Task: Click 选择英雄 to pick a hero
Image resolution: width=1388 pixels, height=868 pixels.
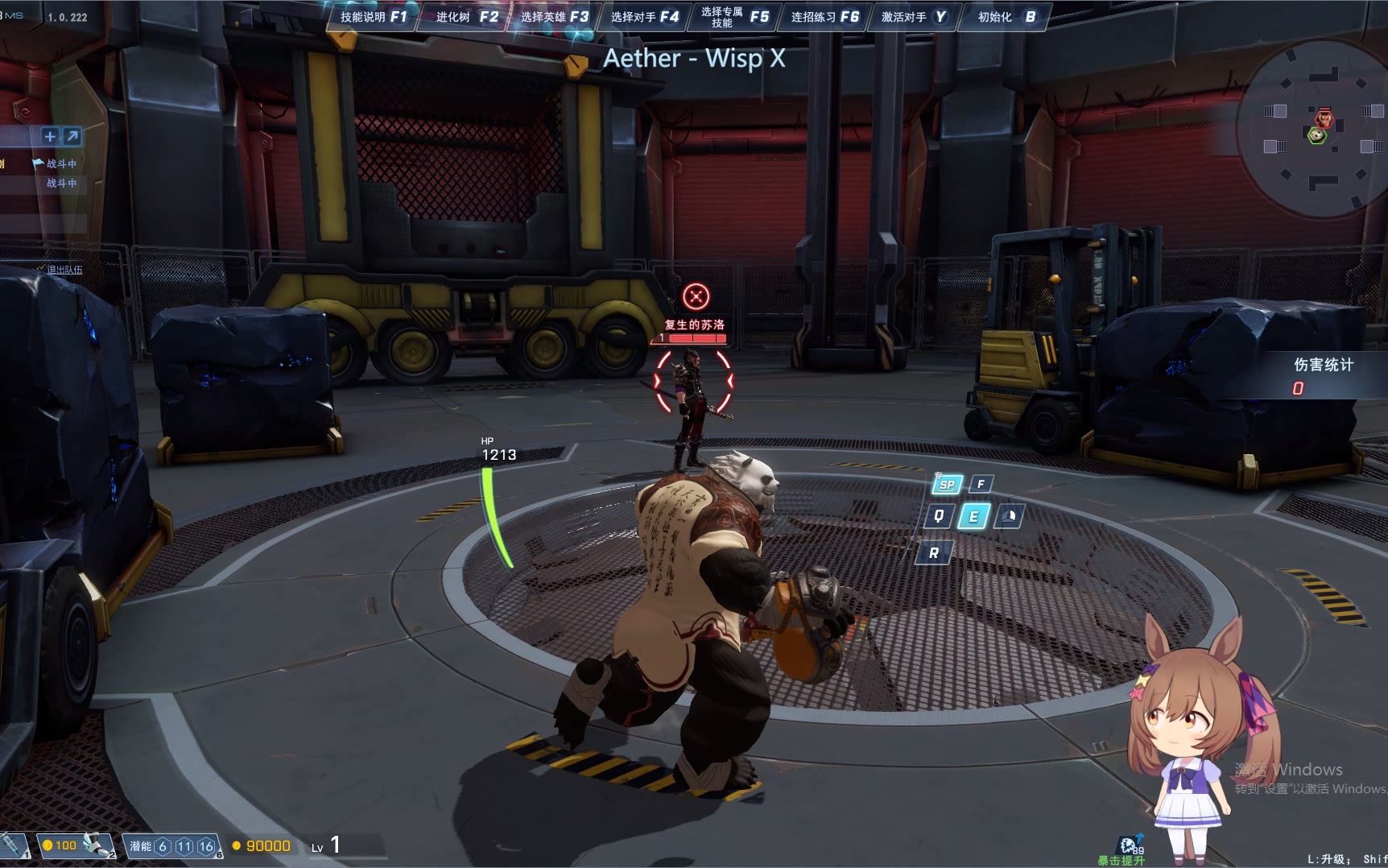Action: (554, 17)
